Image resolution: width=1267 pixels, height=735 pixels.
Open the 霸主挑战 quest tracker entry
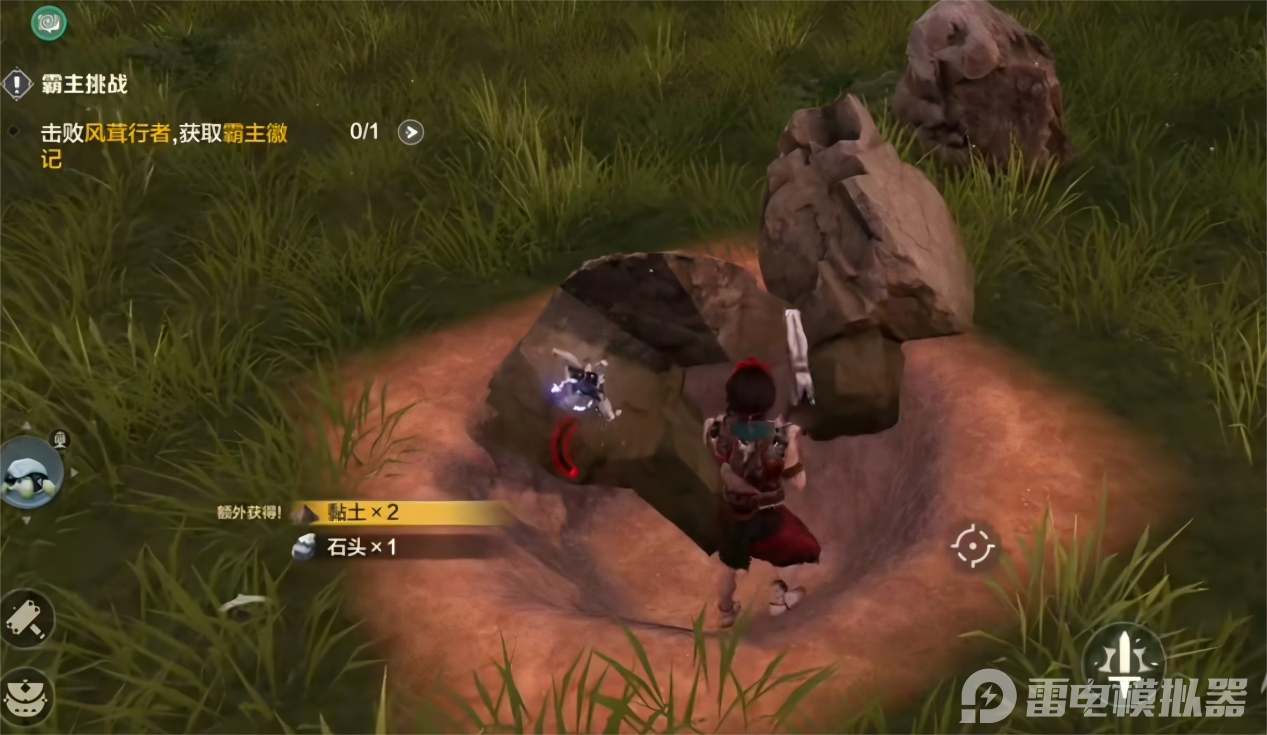(84, 84)
